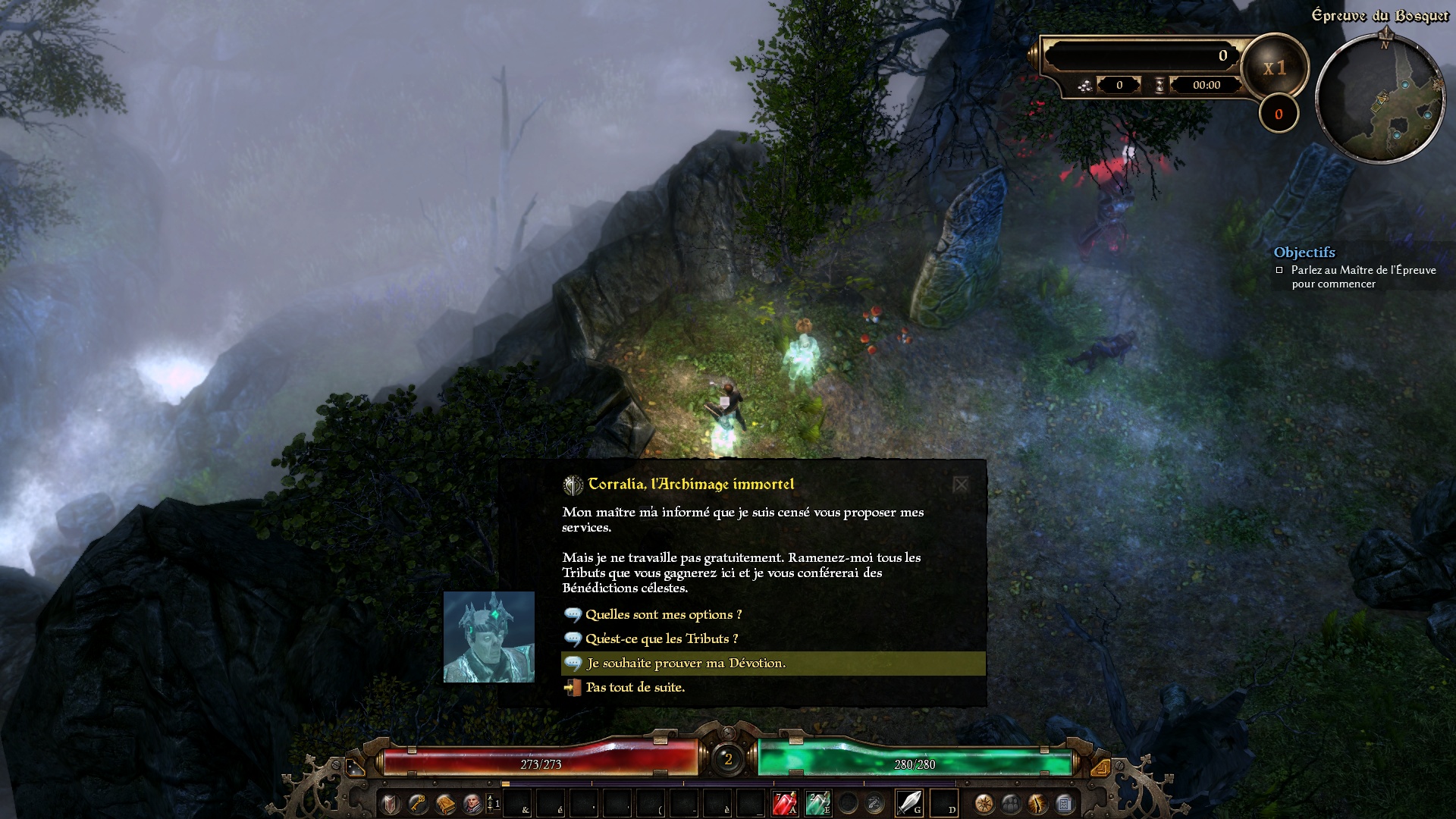This screenshot has width=1456, height=819.
Task: Ask 'Quelles sont mes options ?'
Action: click(x=663, y=615)
